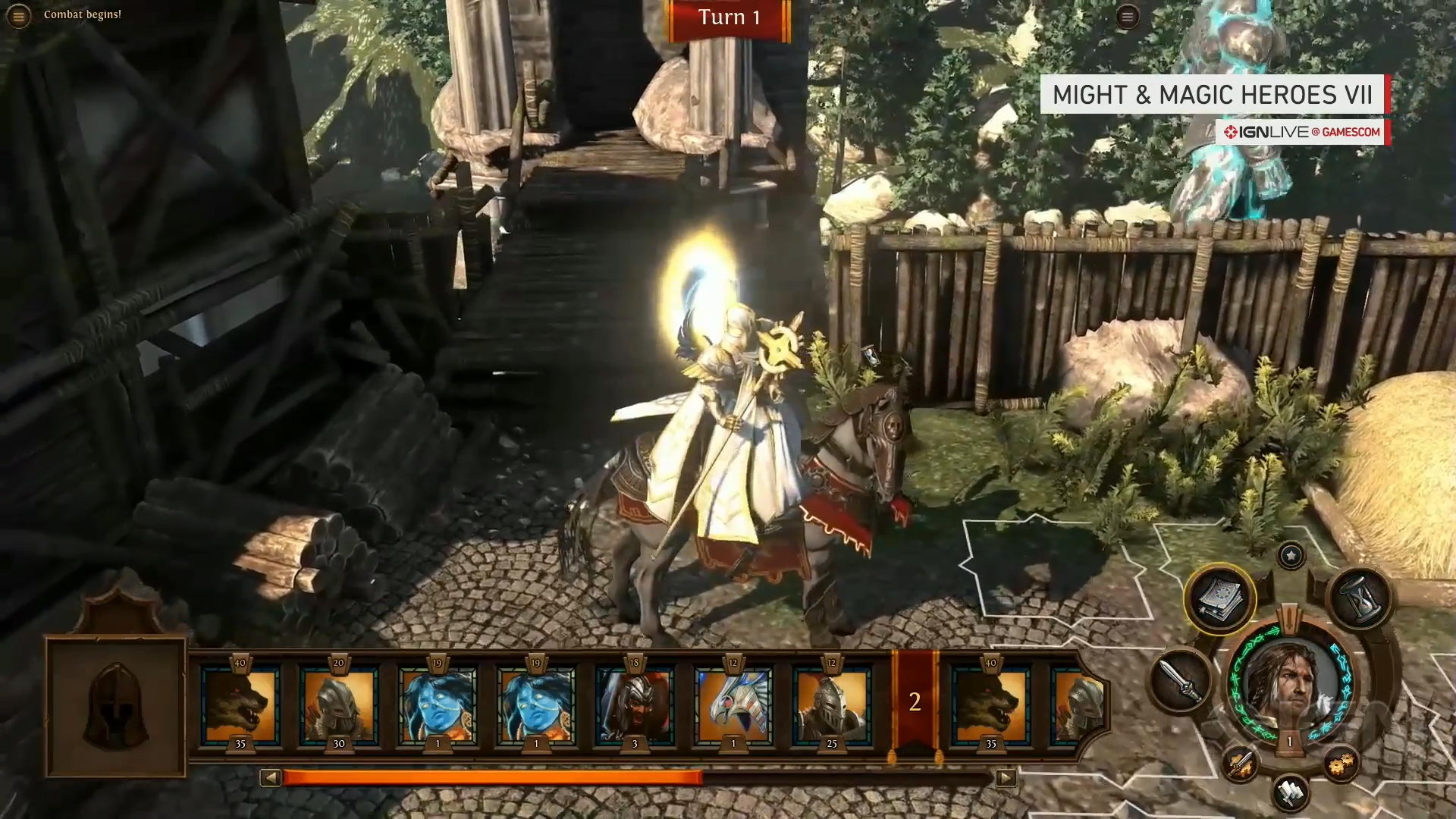Select the sword attack button
1456x819 pixels.
[1181, 680]
